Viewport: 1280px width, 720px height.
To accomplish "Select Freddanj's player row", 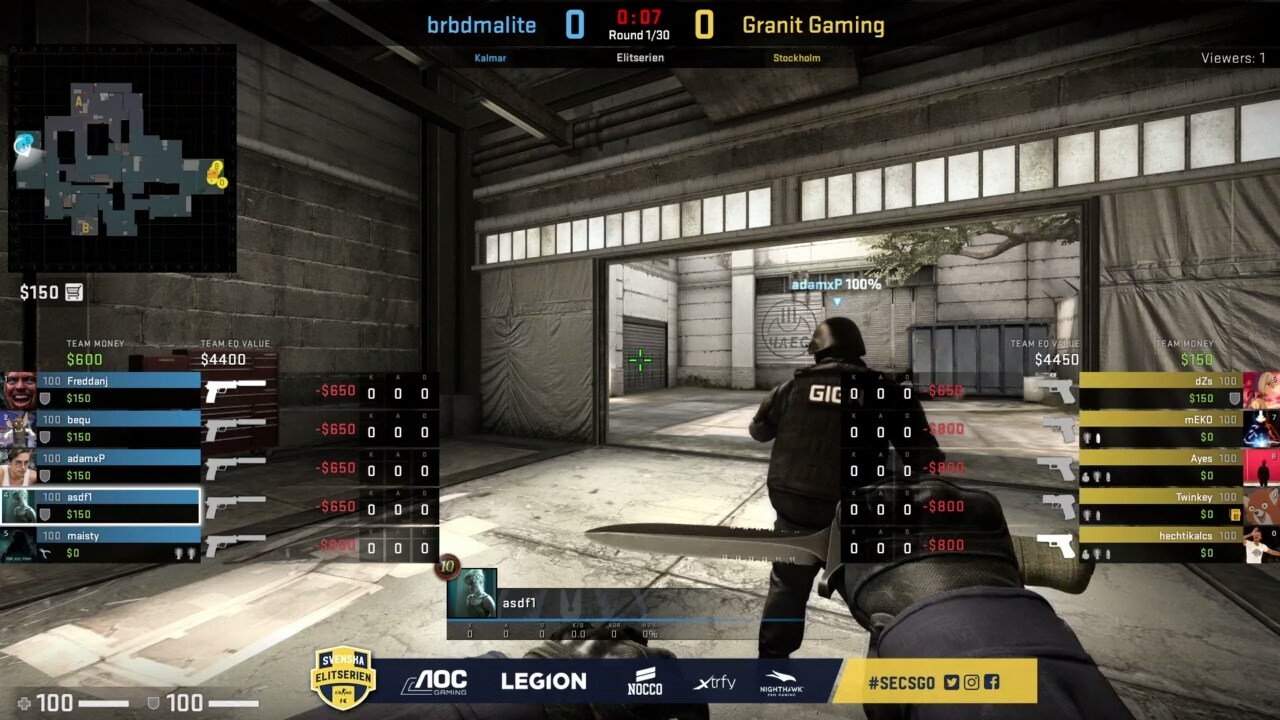I will tap(118, 389).
